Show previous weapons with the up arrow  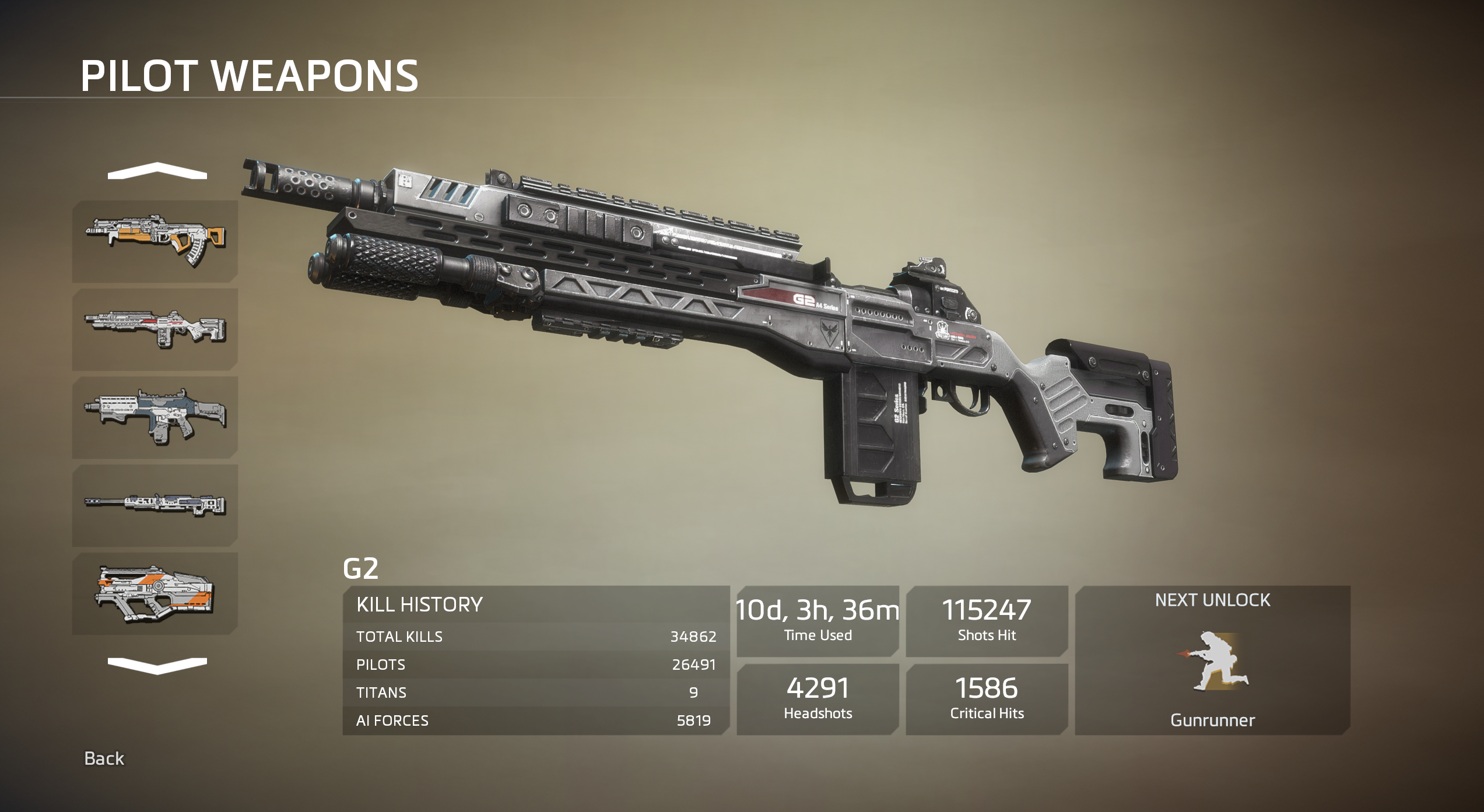pyautogui.click(x=157, y=171)
